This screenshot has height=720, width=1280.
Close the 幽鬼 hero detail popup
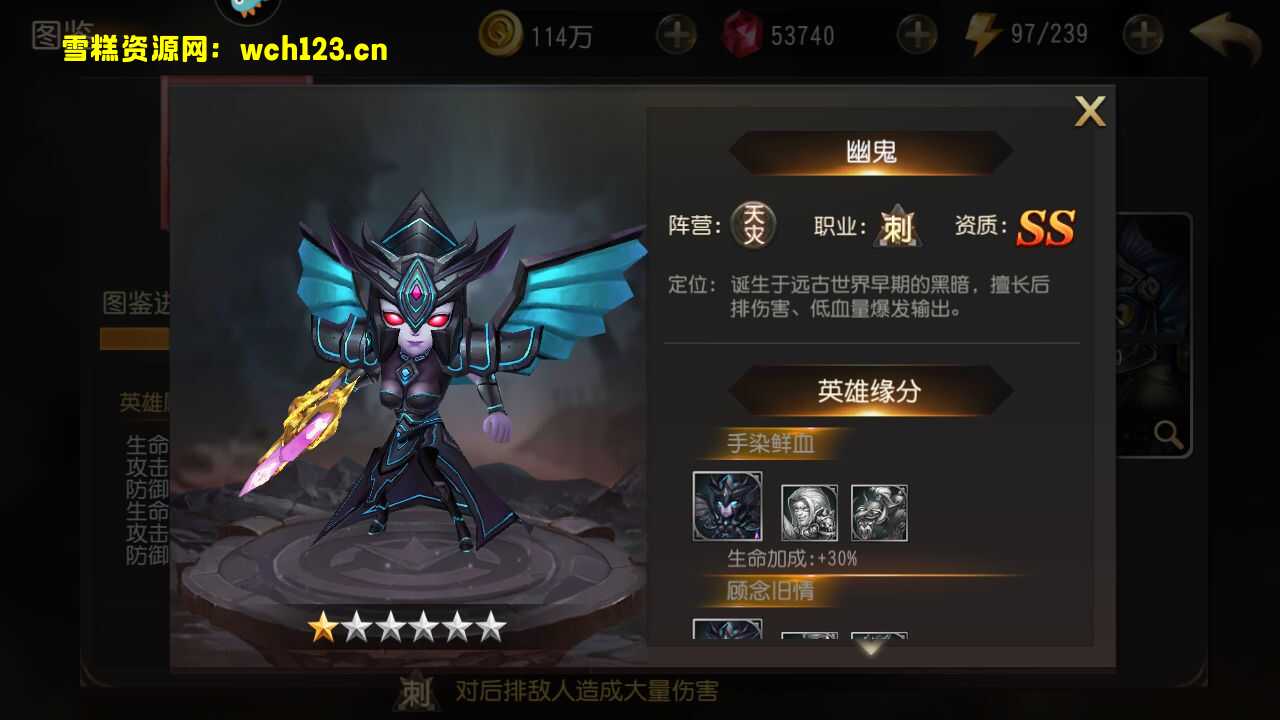(1090, 112)
